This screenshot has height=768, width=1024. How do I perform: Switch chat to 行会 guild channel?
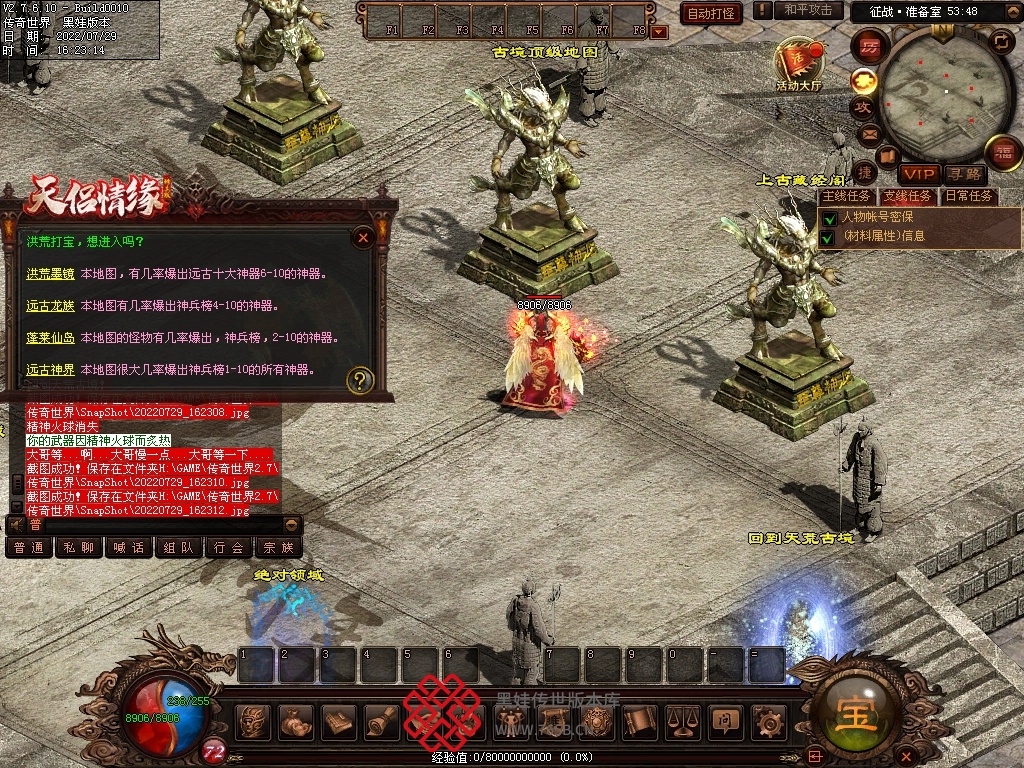coord(229,548)
